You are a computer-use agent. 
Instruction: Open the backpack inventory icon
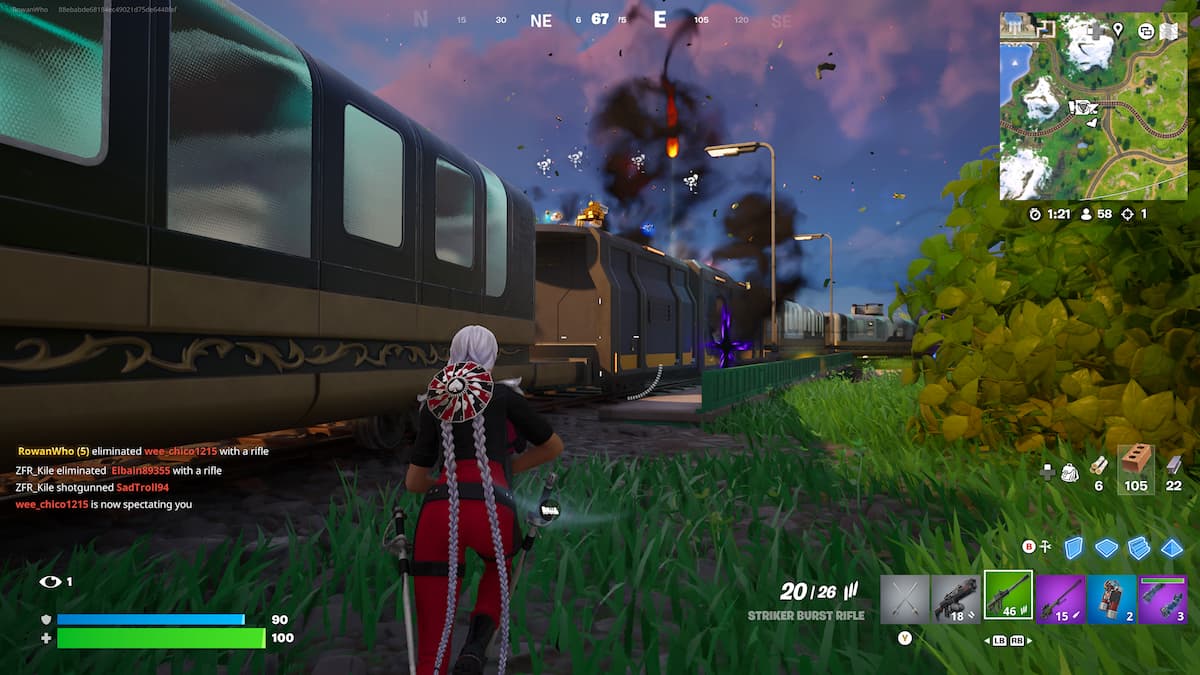1069,471
